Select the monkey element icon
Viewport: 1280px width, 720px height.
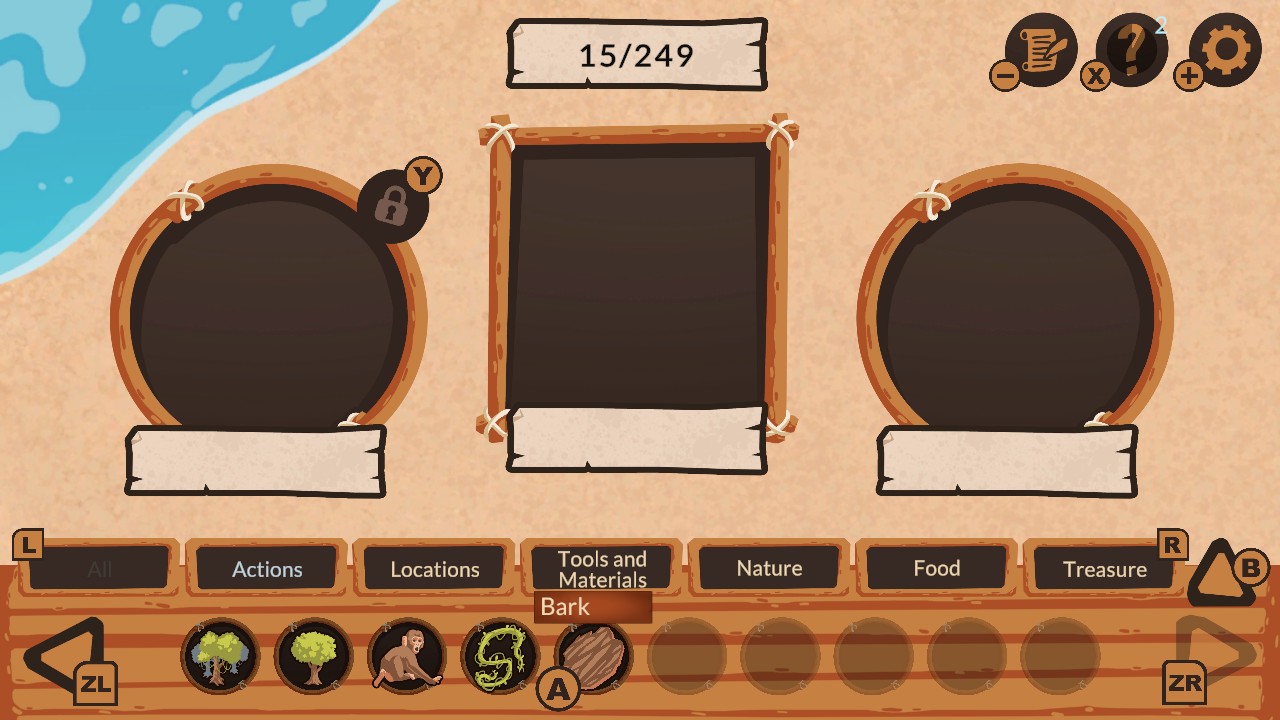408,655
